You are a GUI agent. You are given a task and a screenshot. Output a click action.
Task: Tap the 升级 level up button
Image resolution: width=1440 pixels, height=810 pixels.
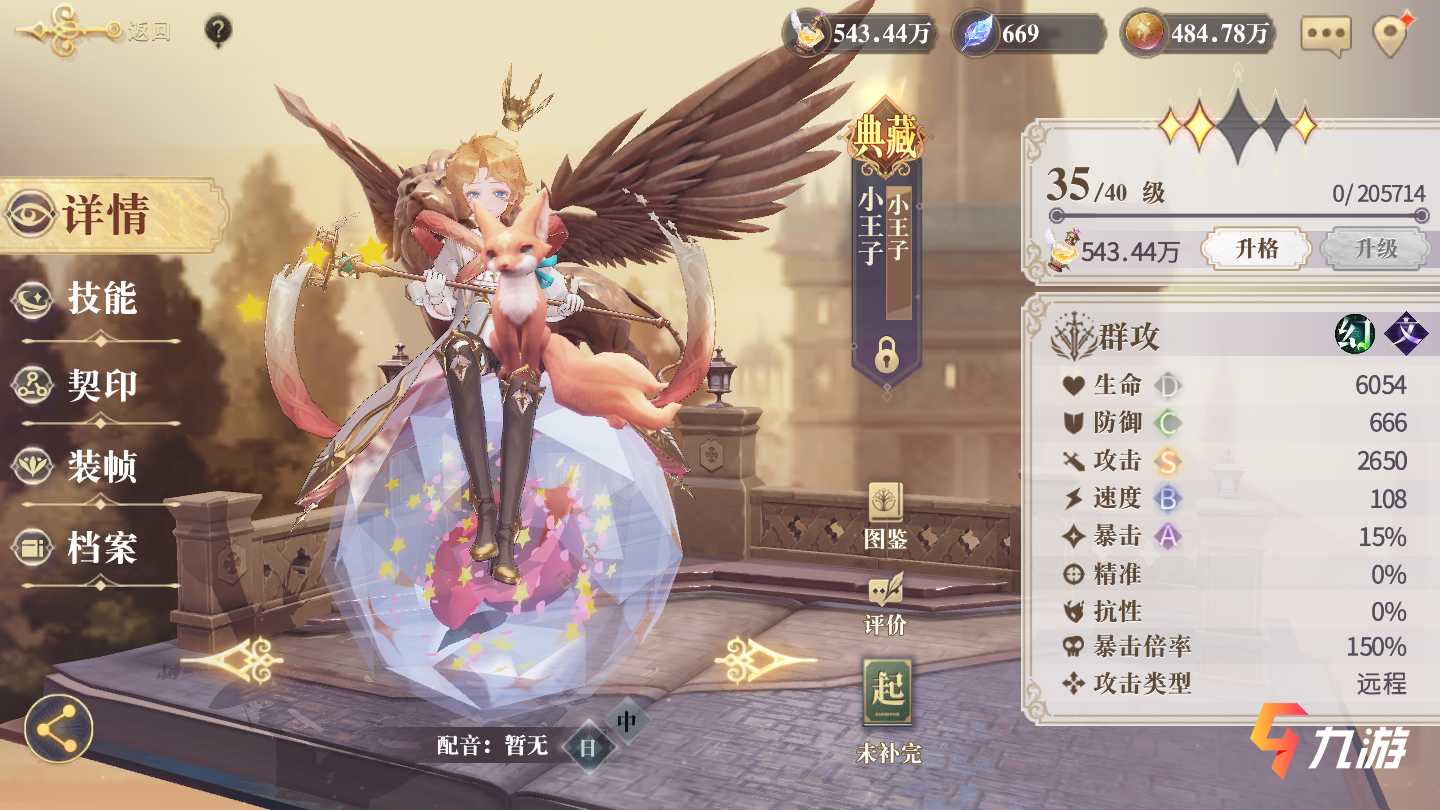[x=1375, y=249]
